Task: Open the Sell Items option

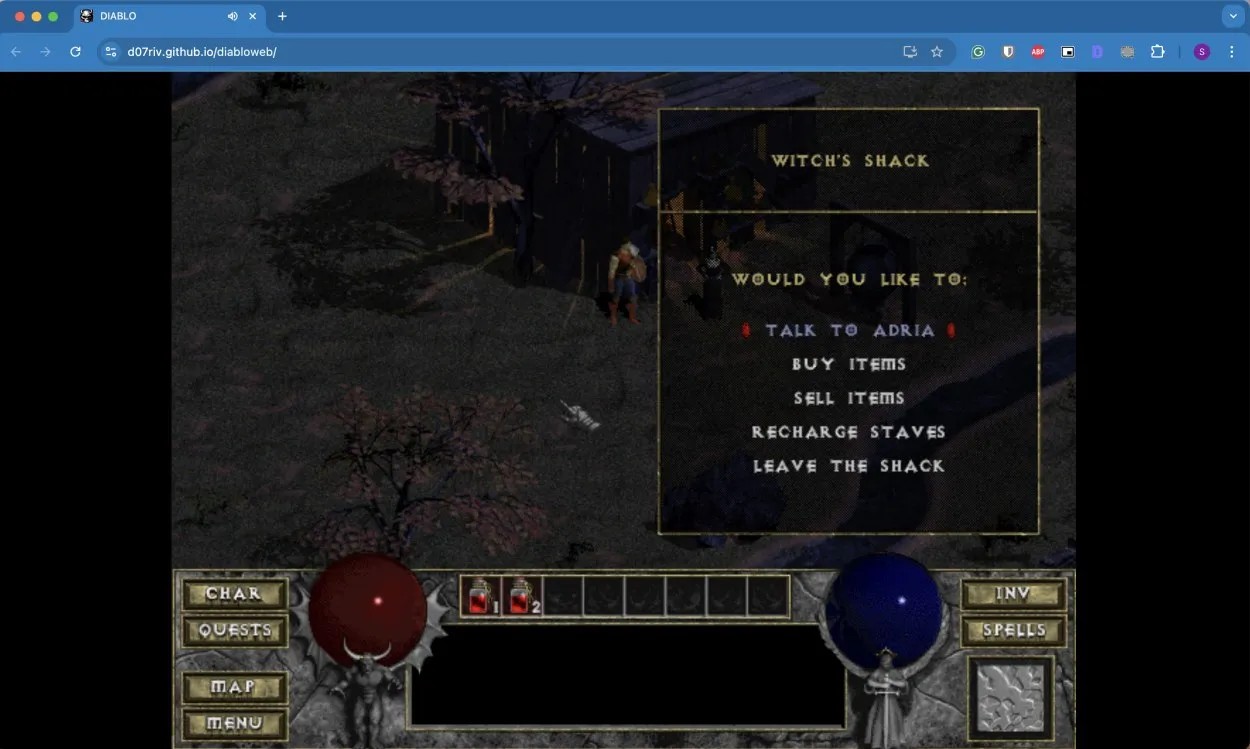Action: [x=849, y=398]
